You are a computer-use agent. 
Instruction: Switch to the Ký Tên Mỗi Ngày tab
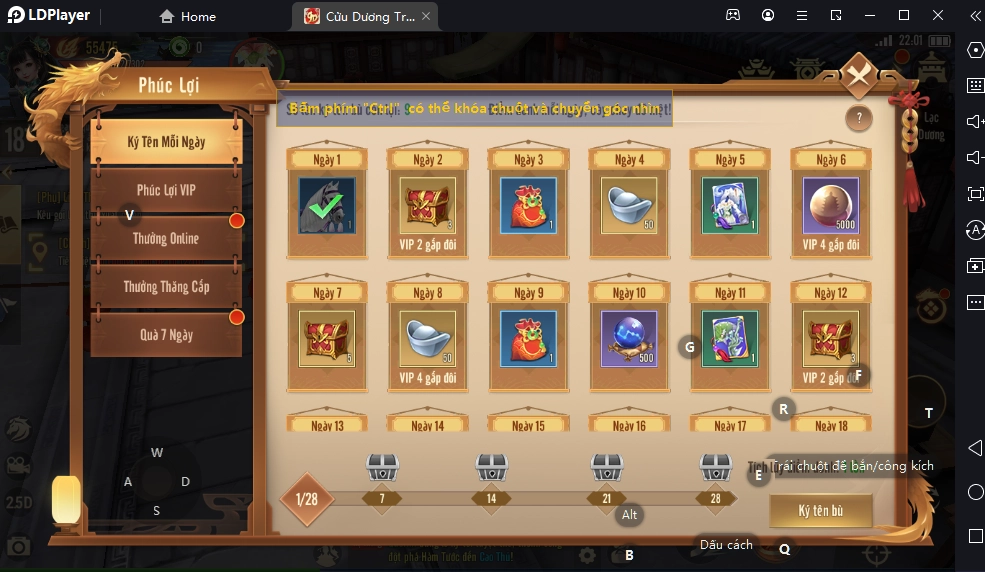[x=166, y=142]
